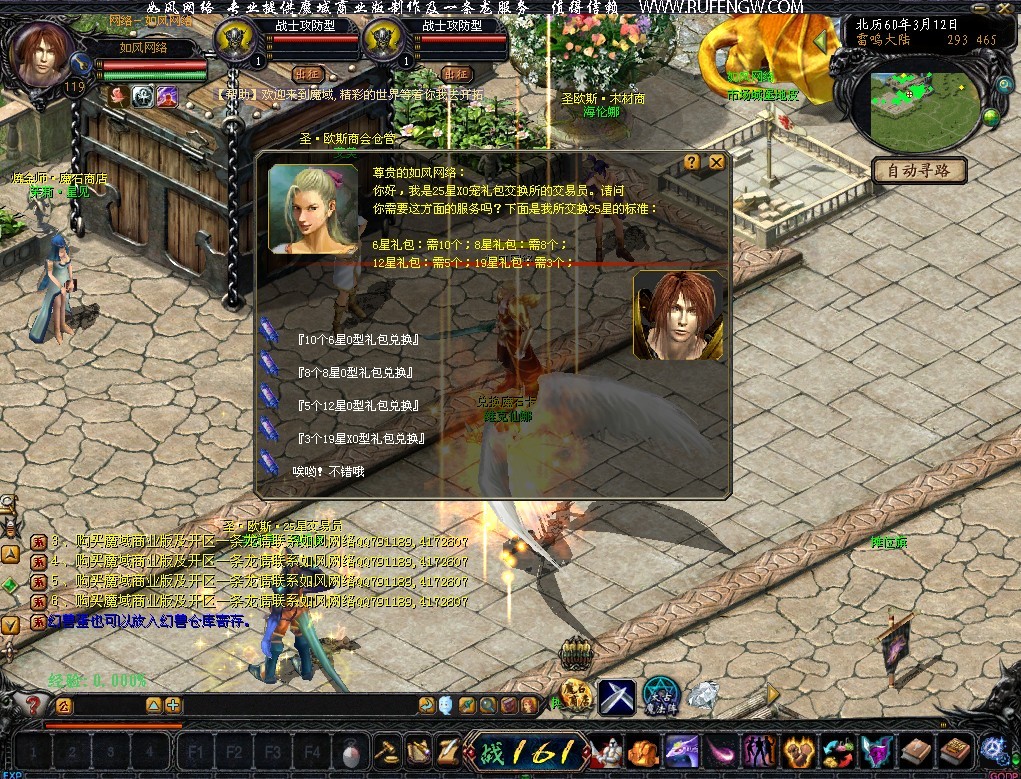Open the red question mark help button
This screenshot has height=779, width=1021.
32,705
